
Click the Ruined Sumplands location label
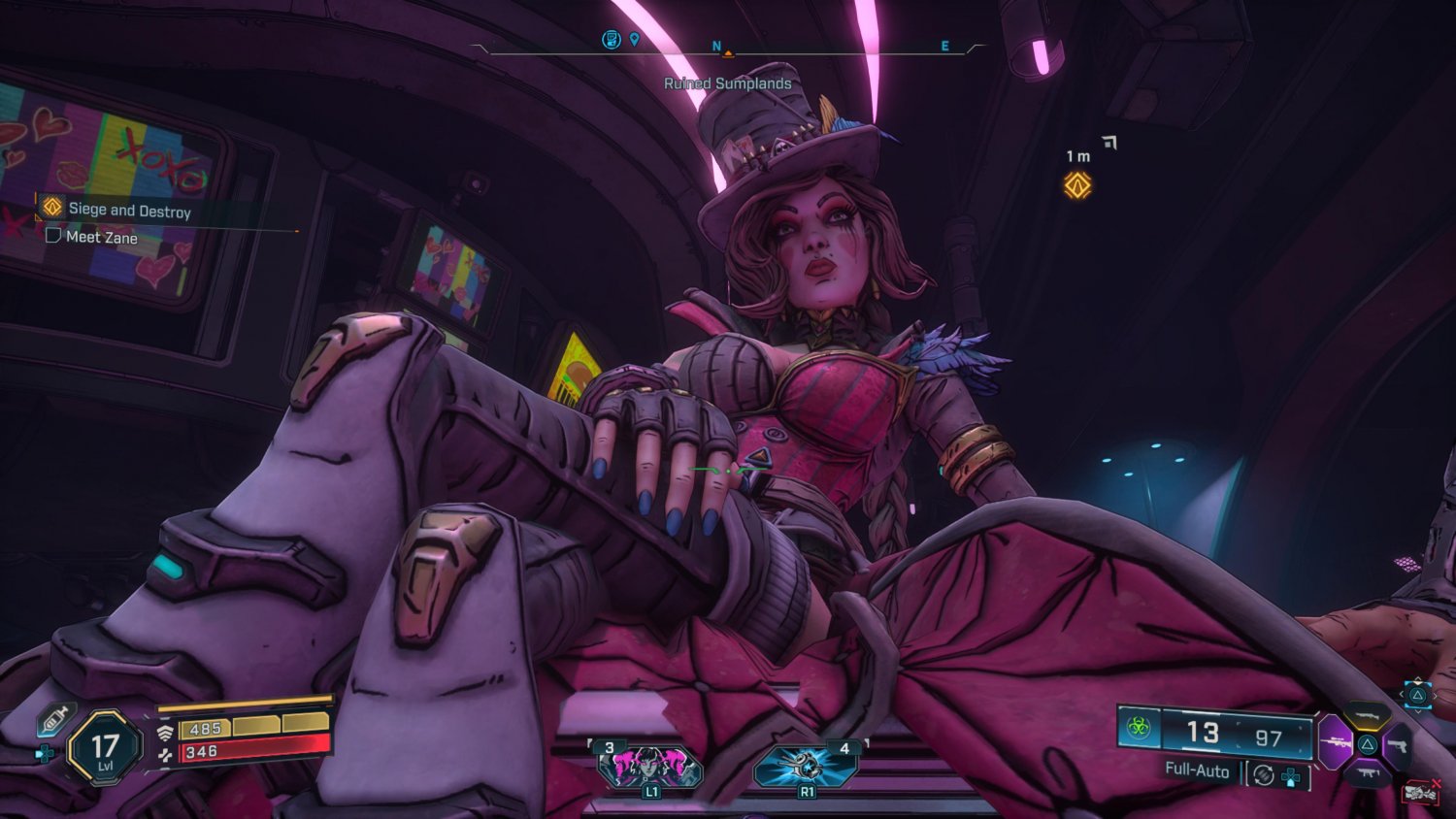coord(728,83)
